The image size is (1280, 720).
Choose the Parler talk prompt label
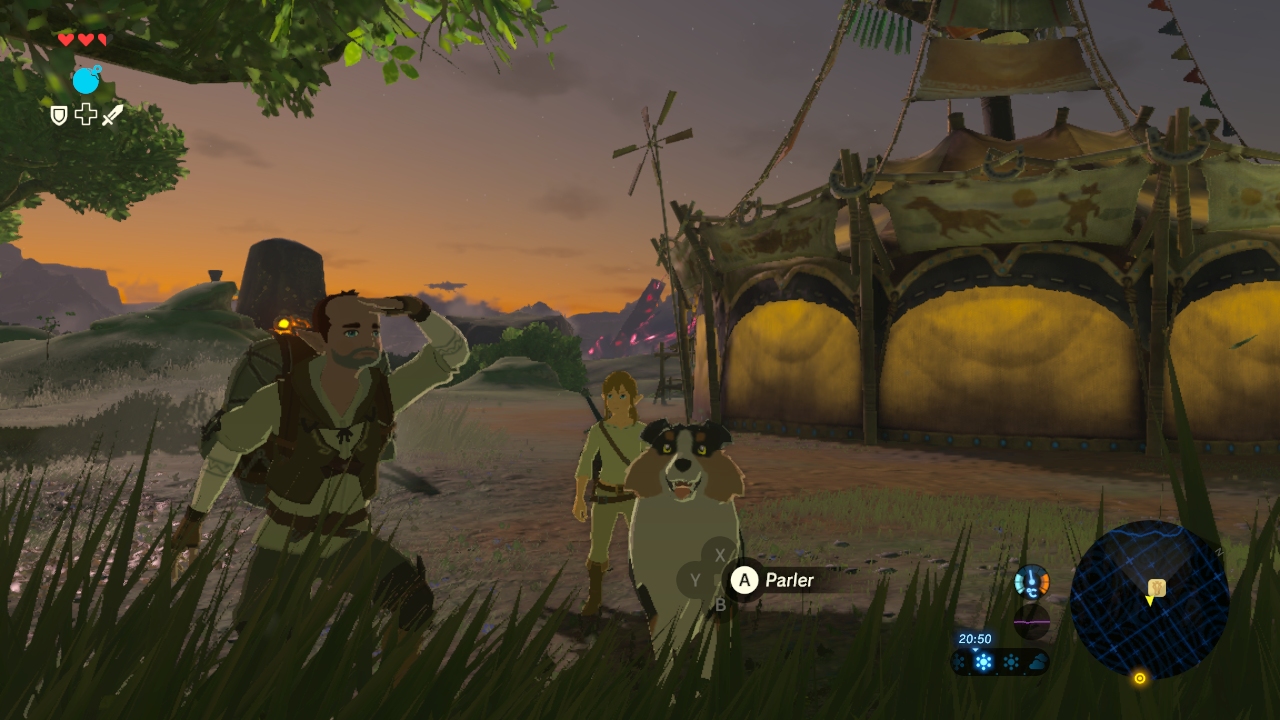(x=789, y=580)
